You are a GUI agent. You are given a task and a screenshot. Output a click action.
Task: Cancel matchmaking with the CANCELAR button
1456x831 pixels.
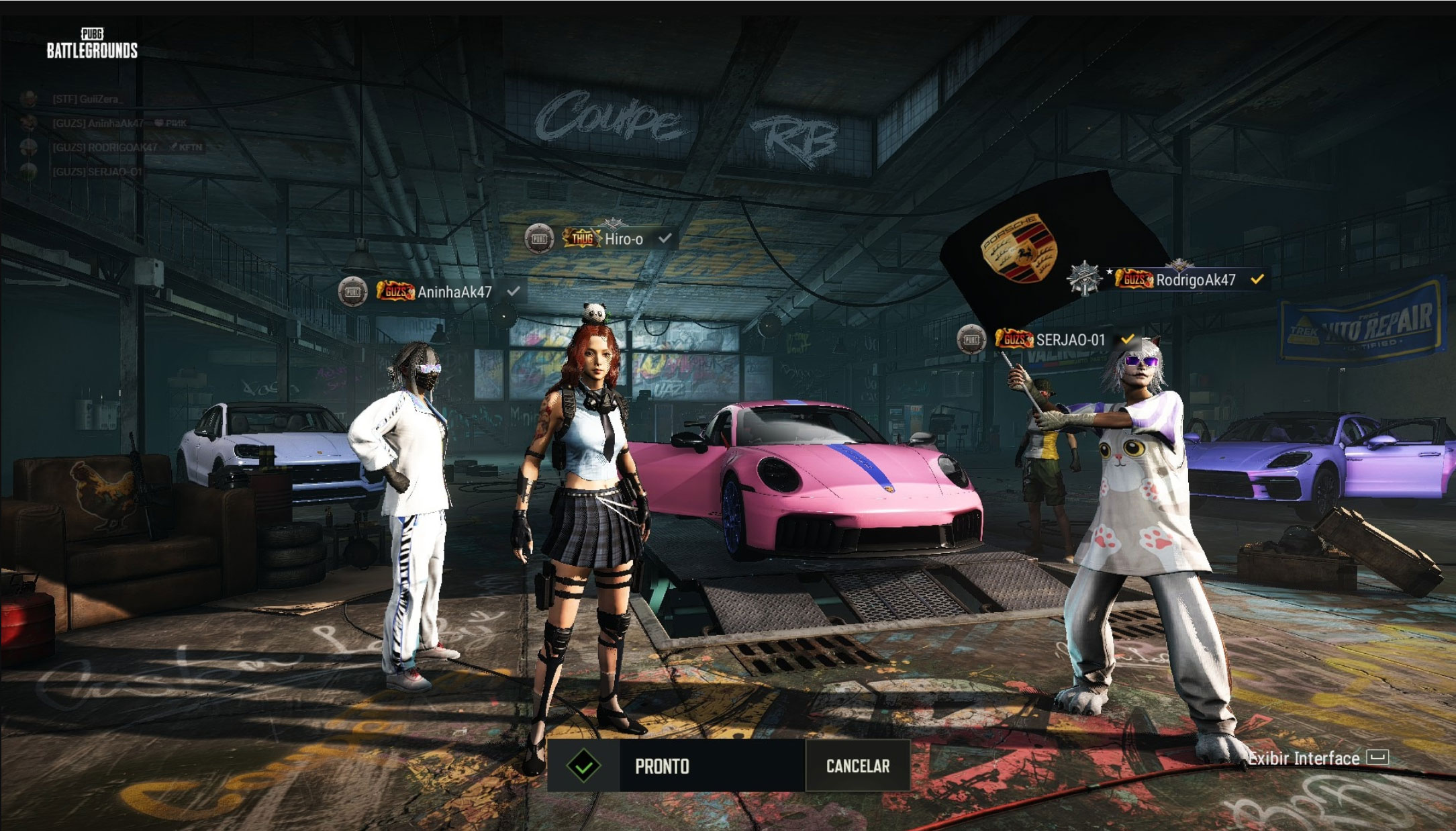[x=857, y=766]
